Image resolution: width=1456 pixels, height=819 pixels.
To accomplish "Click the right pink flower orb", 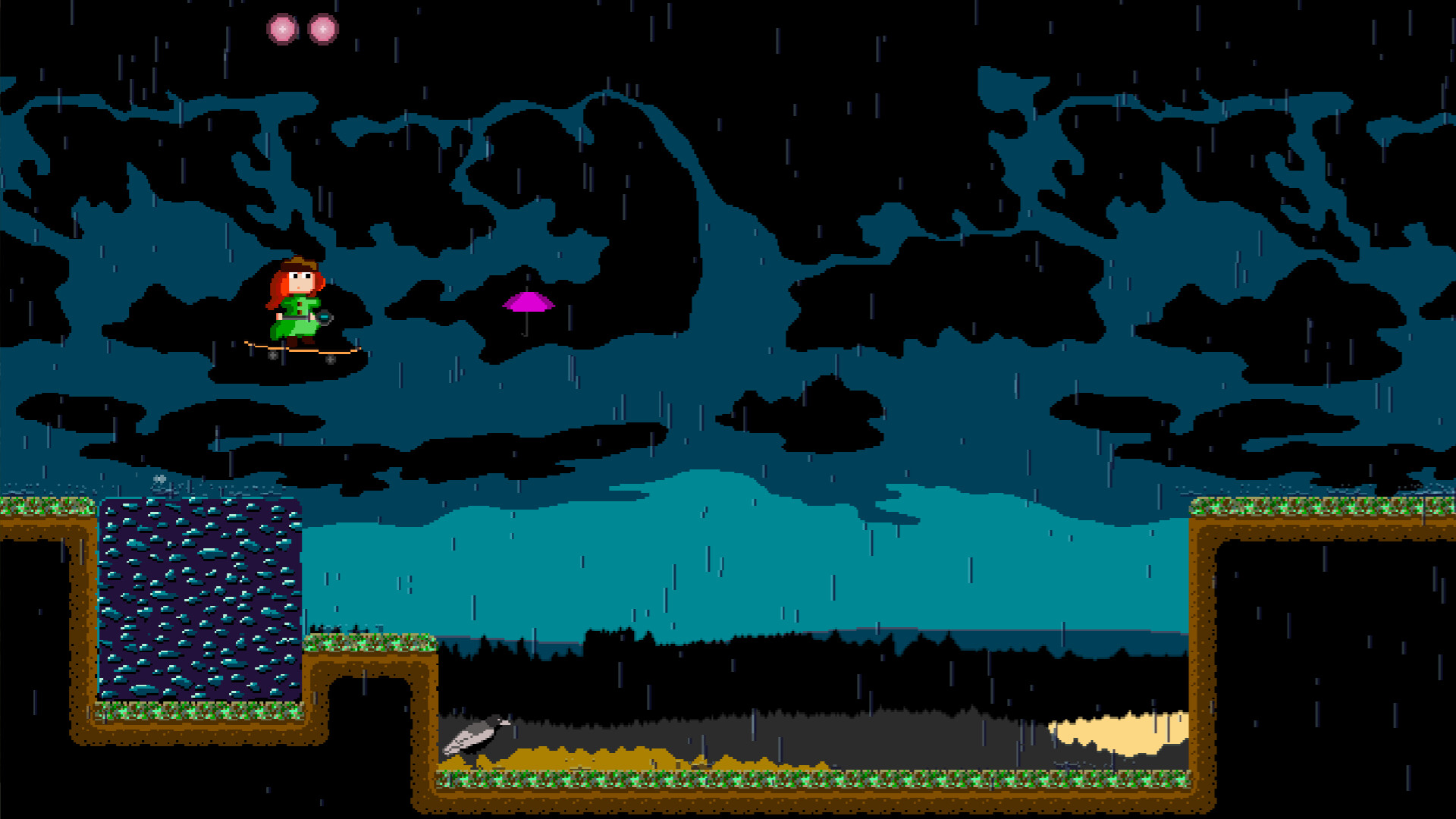I will coord(324,27).
